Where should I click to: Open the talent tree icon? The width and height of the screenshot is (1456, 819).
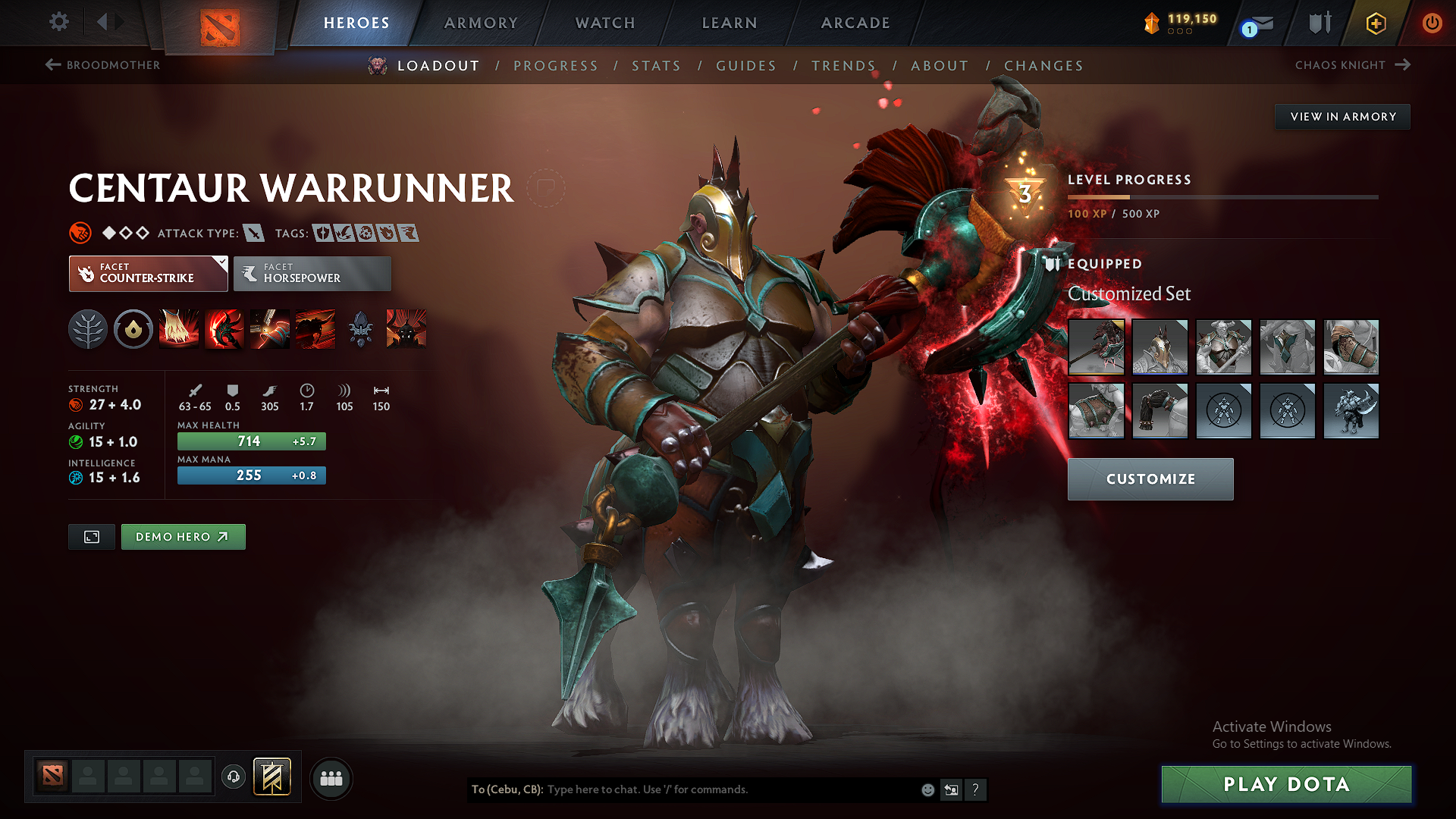(x=87, y=329)
